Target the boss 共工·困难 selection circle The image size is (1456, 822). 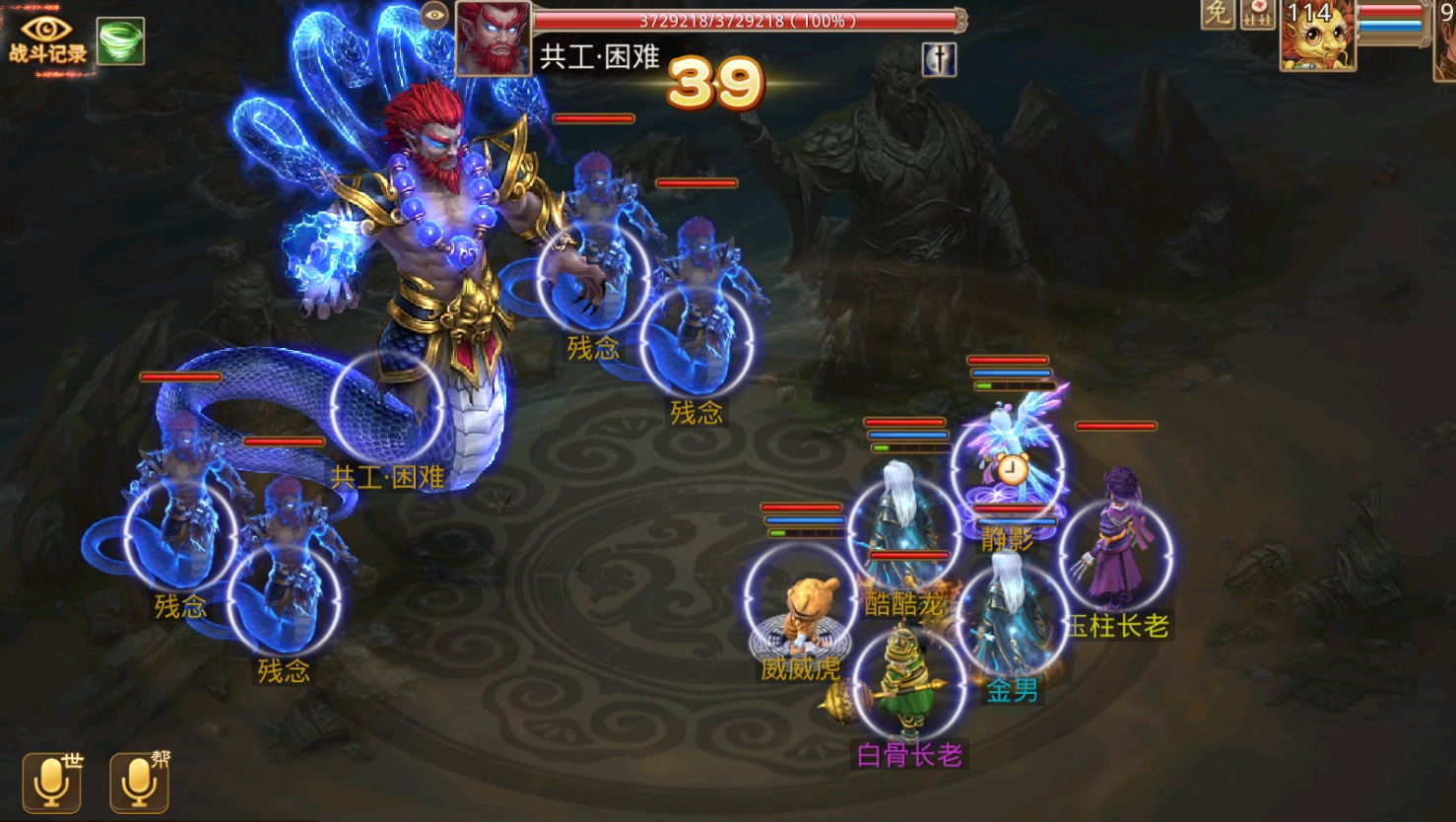tap(387, 407)
